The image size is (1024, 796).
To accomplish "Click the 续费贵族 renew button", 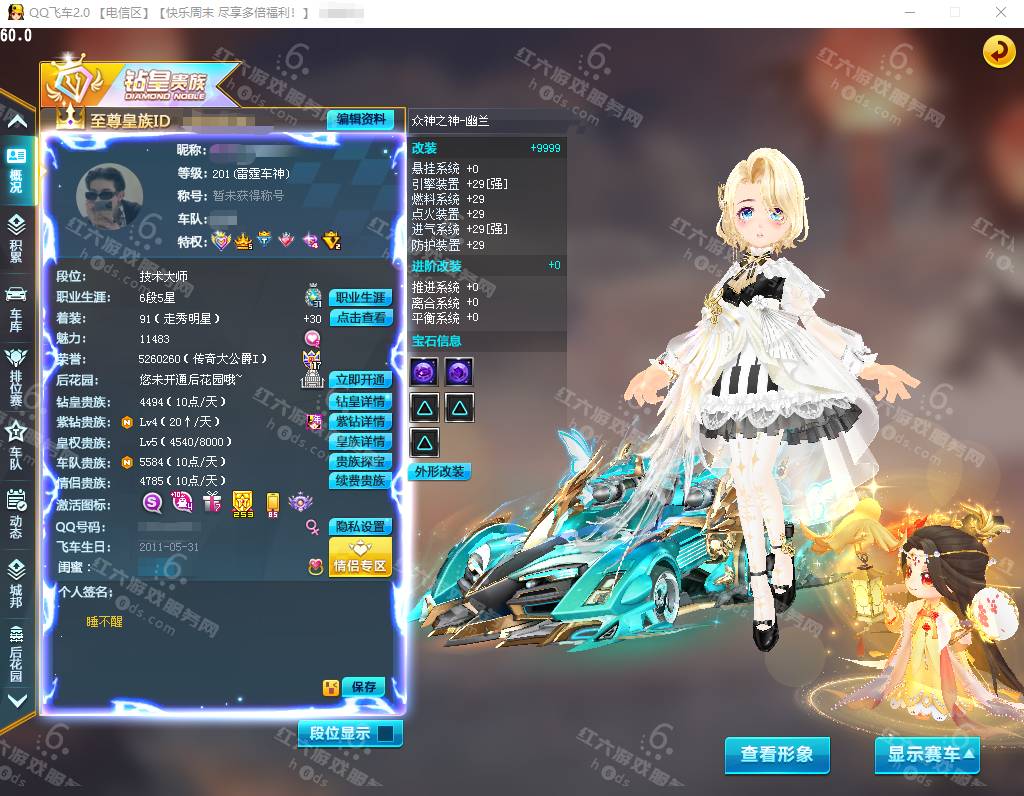I will pos(360,481).
